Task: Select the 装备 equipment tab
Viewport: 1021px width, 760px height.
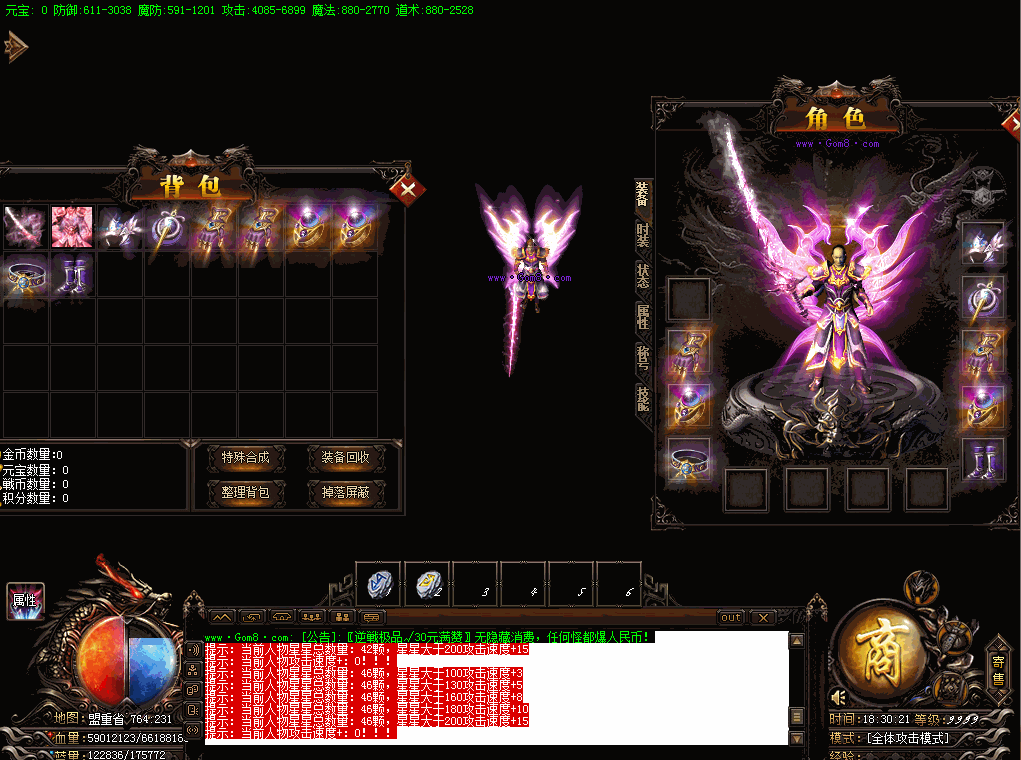Action: pos(643,194)
